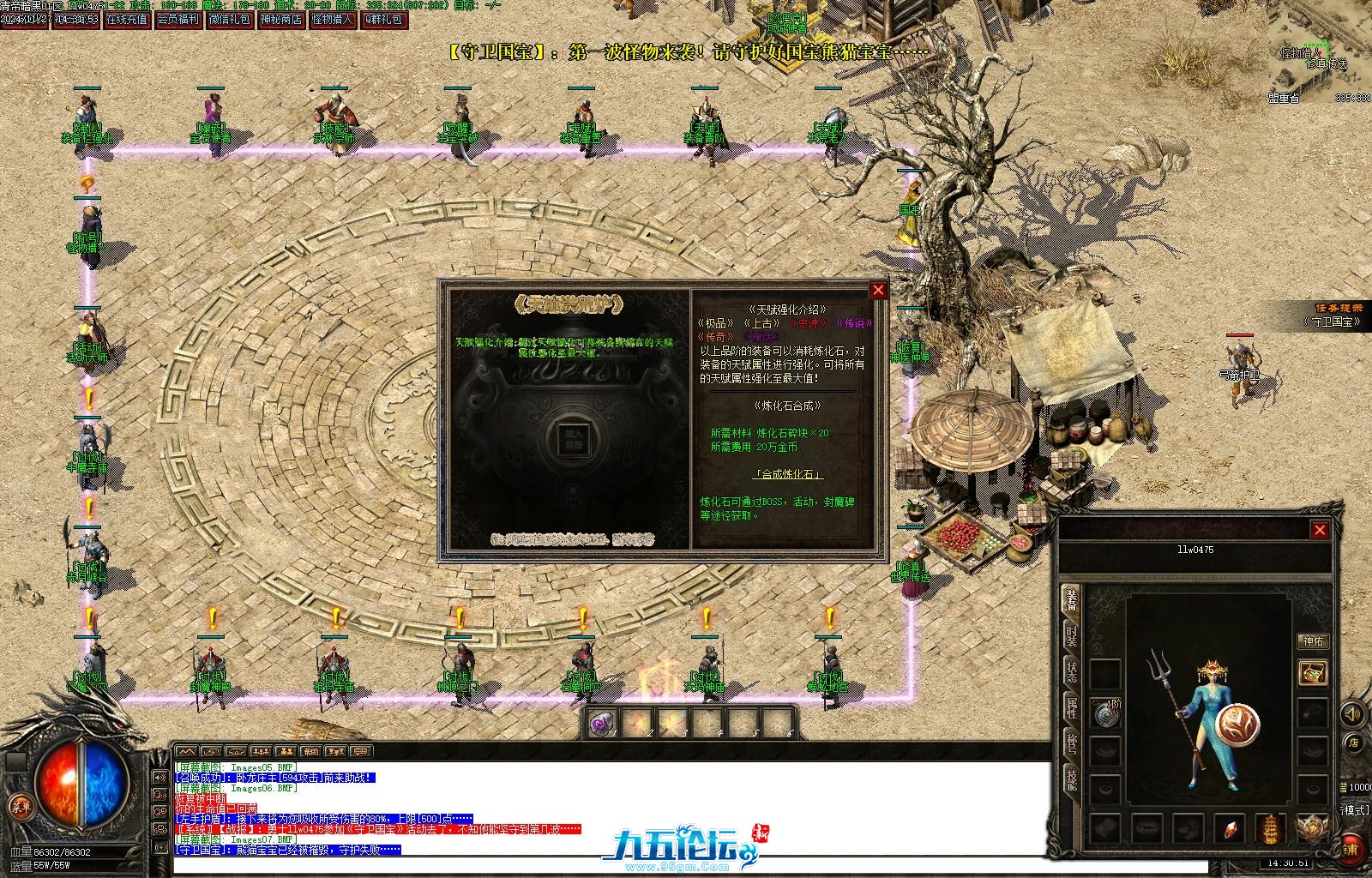Click the 合成炼化石 synthesis link
The image size is (1372, 878).
788,474
